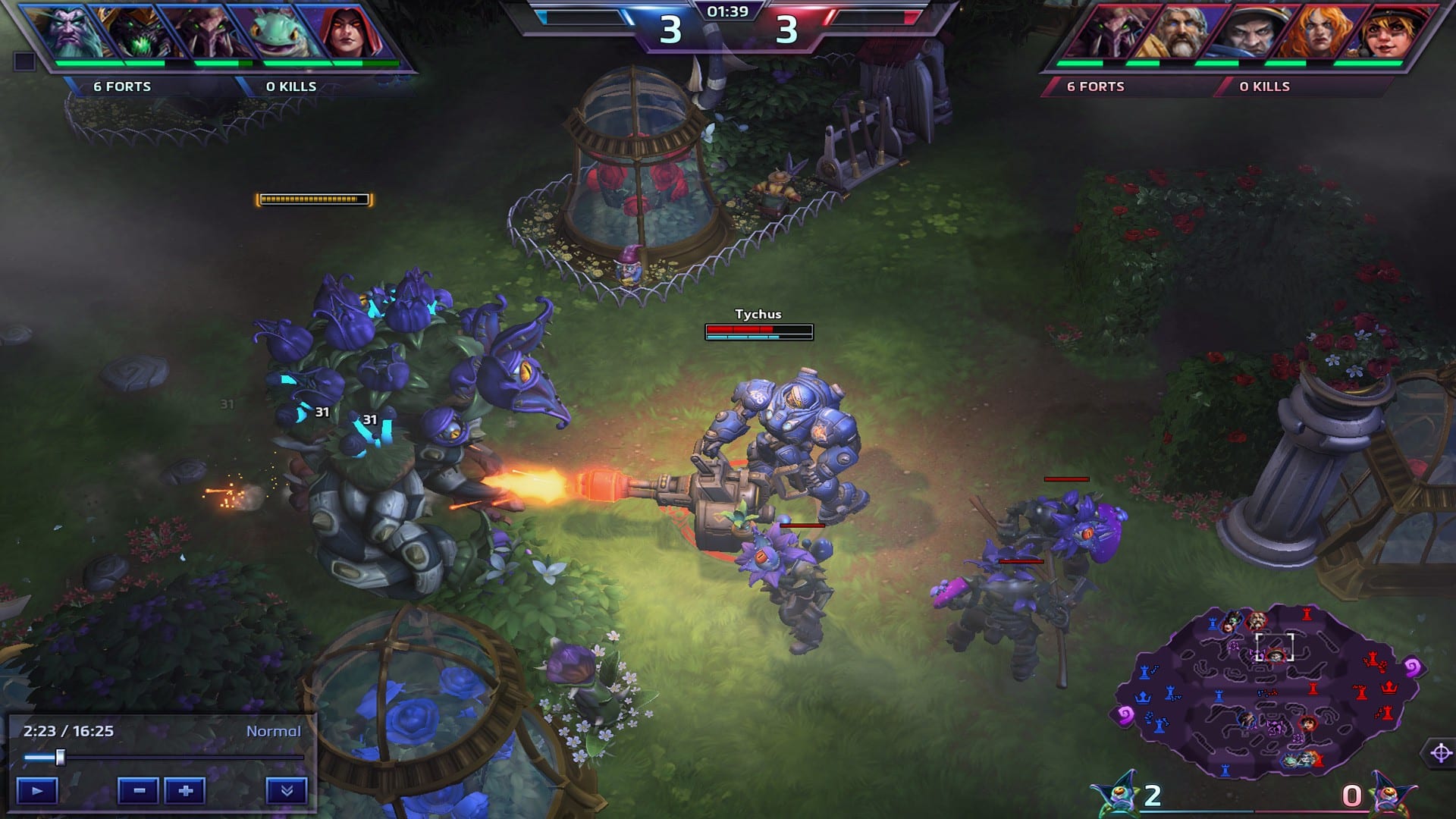Increase replay speed with the plus button
The width and height of the screenshot is (1456, 819).
(186, 791)
